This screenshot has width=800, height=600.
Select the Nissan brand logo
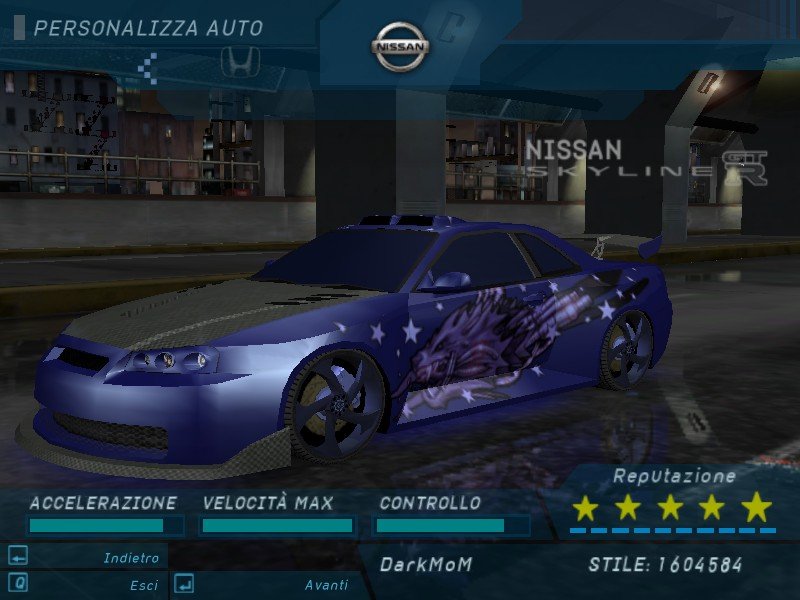click(x=400, y=47)
